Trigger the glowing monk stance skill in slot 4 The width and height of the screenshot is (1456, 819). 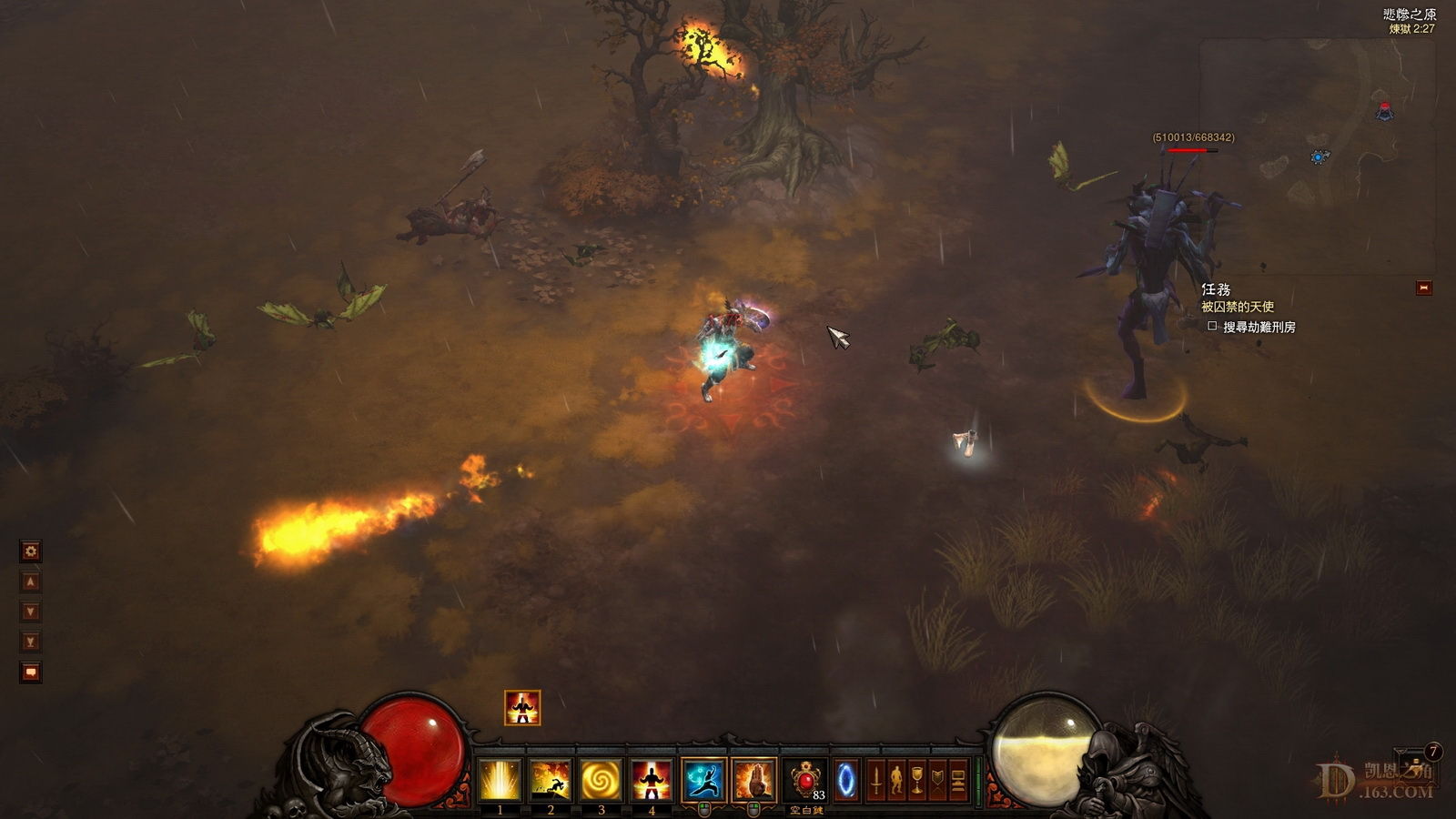tap(652, 780)
